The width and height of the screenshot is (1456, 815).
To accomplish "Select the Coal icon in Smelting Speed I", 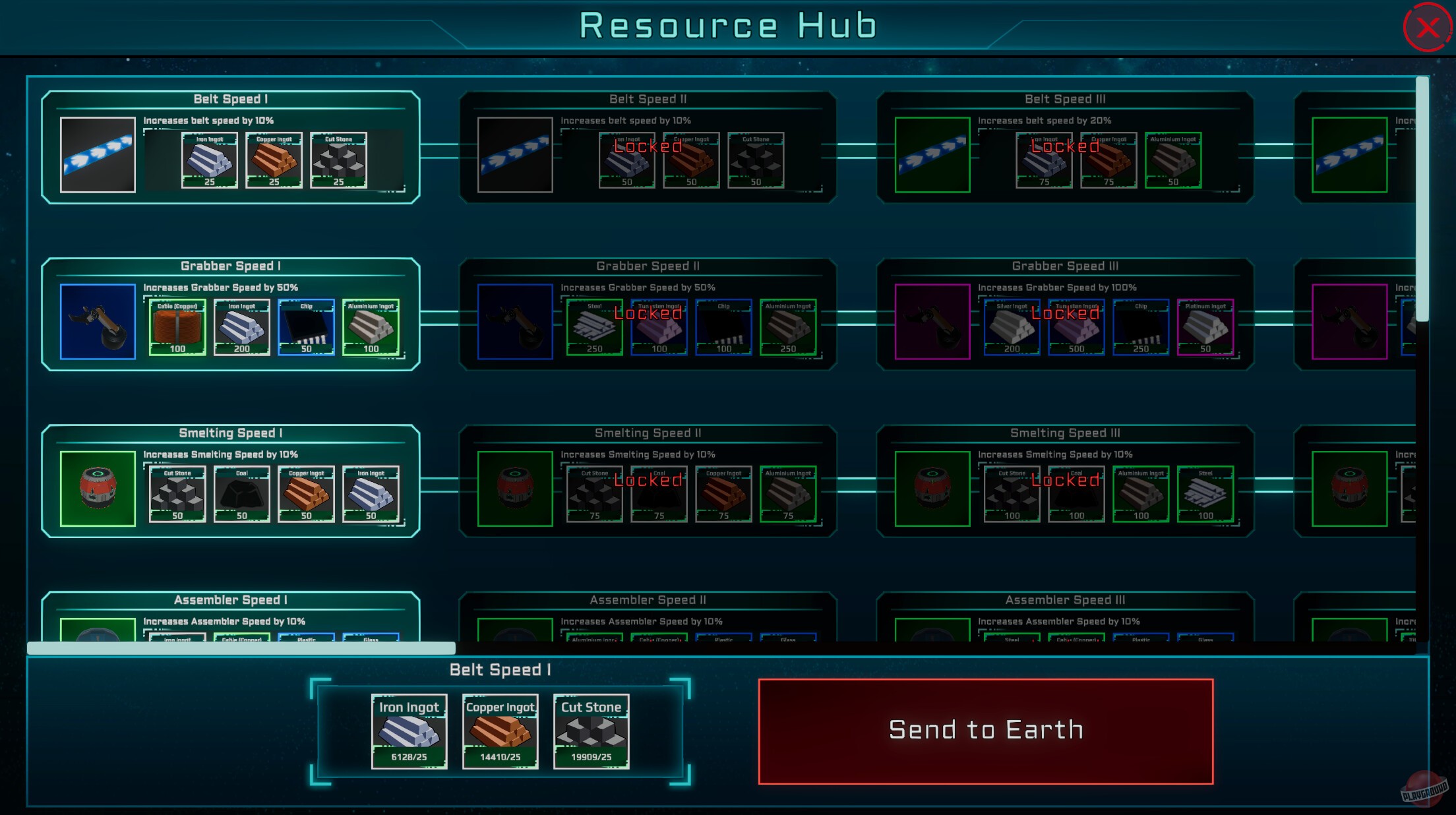I will point(241,495).
